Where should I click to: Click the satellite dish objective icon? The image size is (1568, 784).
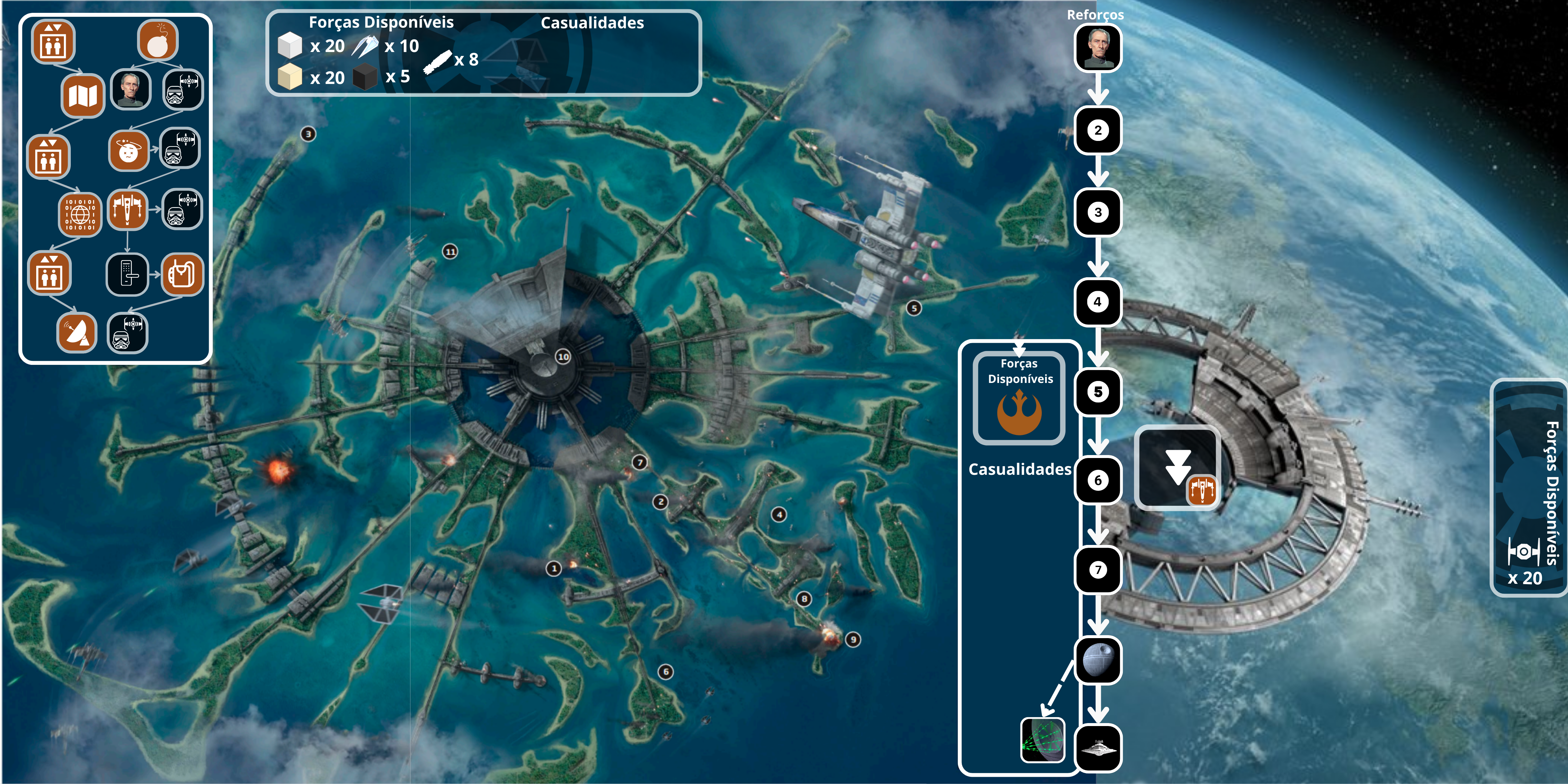(x=77, y=332)
